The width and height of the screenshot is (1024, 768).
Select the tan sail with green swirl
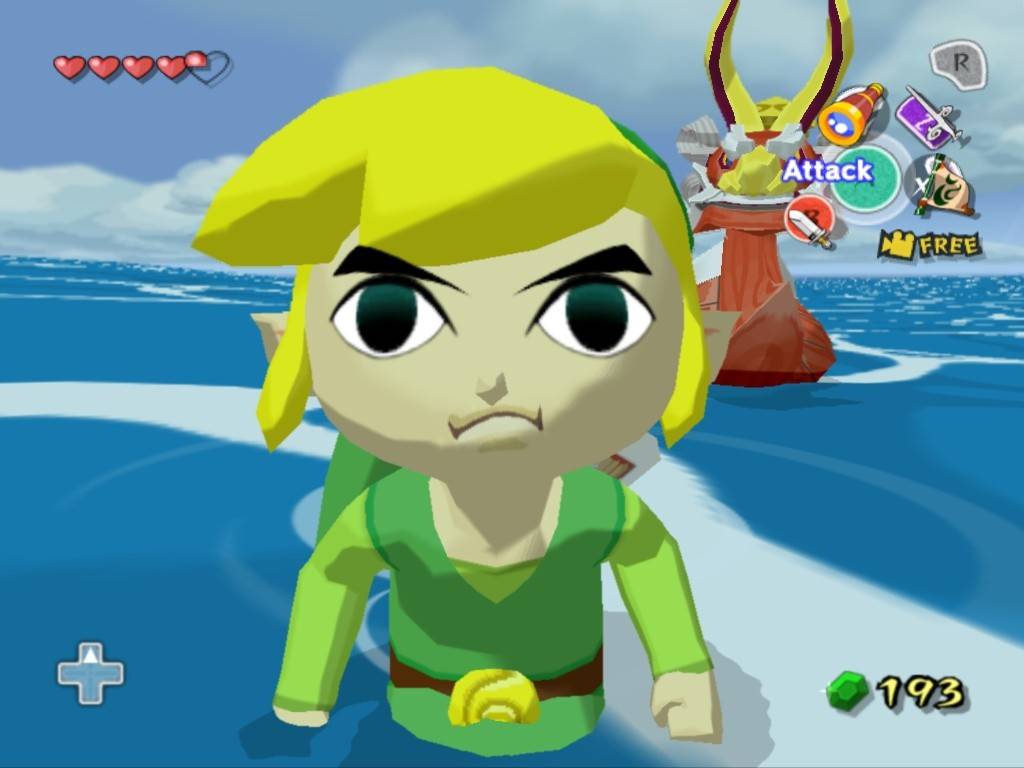point(940,187)
